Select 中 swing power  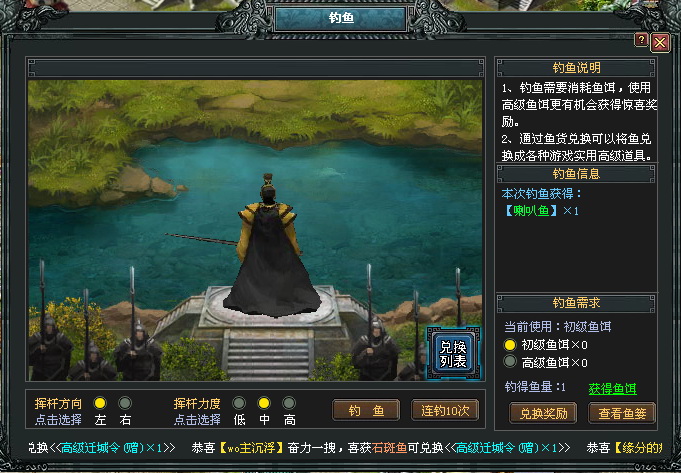pyautogui.click(x=264, y=403)
